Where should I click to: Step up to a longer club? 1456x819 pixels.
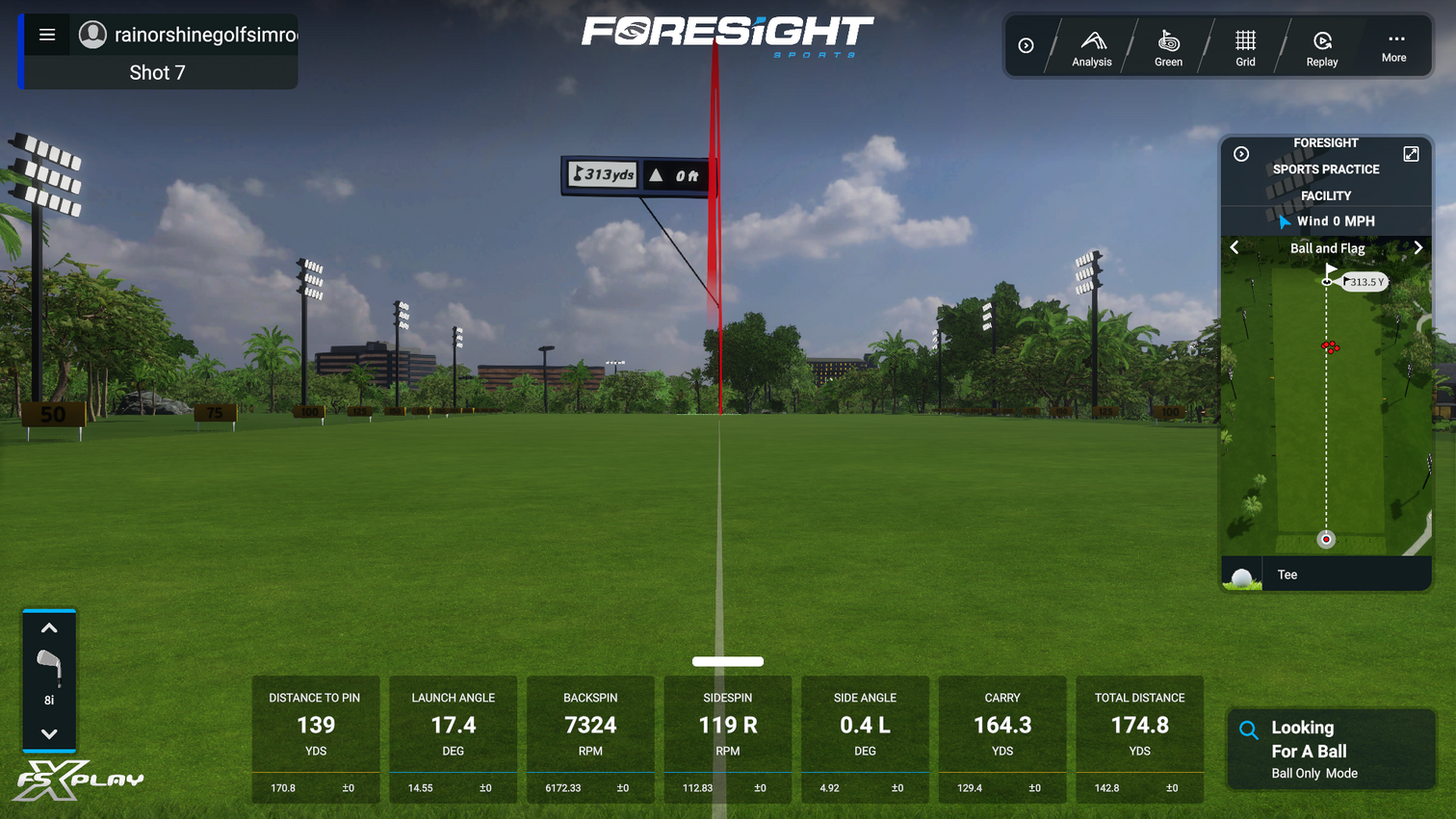tap(49, 627)
